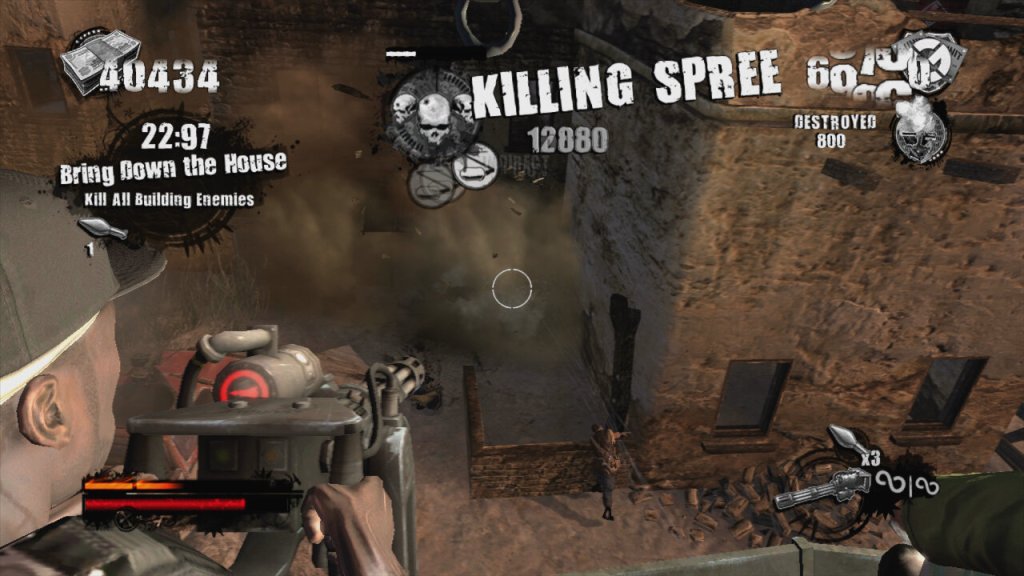This screenshot has width=1024, height=576.
Task: Click the shield emblem badge beside the score
Action: point(929,64)
